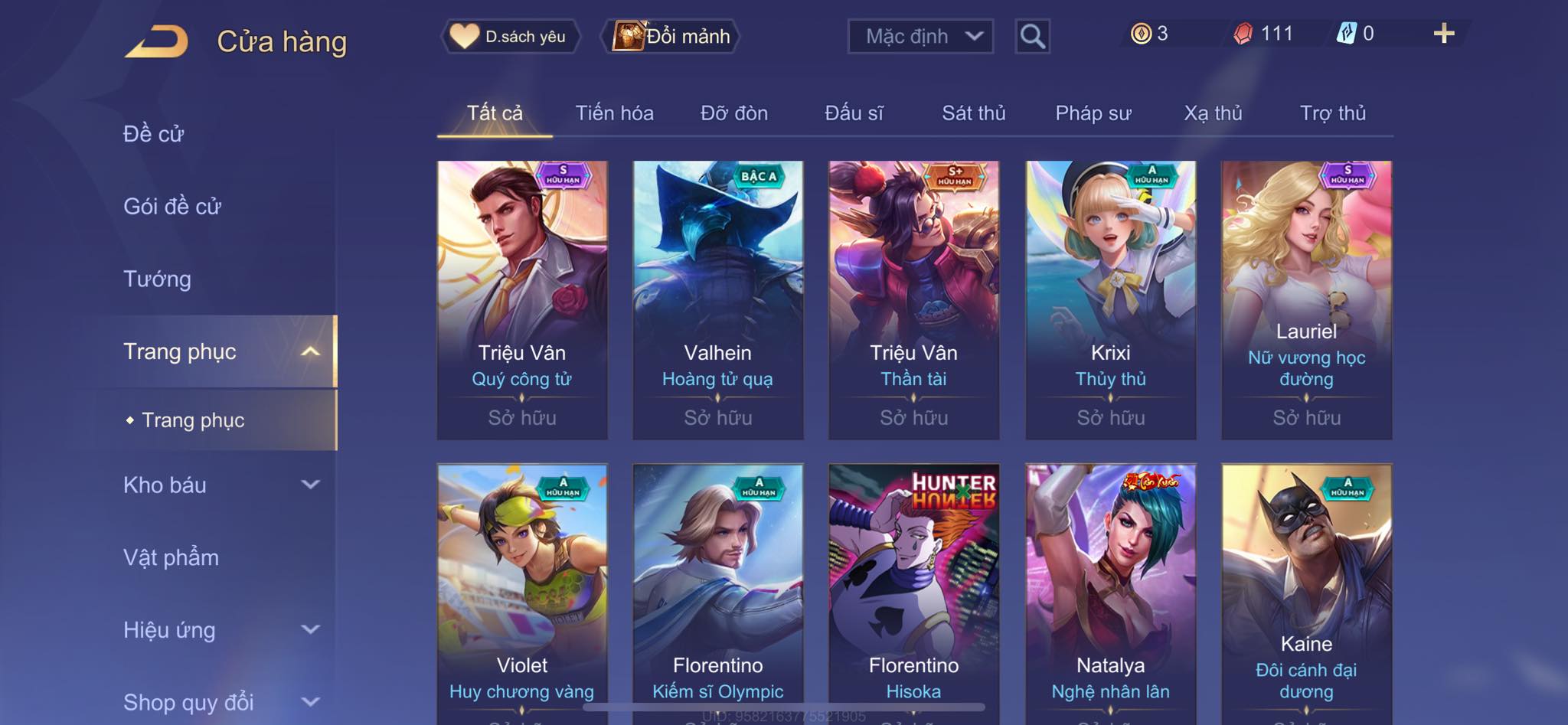Switch to the Tiến hóa tab

[614, 113]
